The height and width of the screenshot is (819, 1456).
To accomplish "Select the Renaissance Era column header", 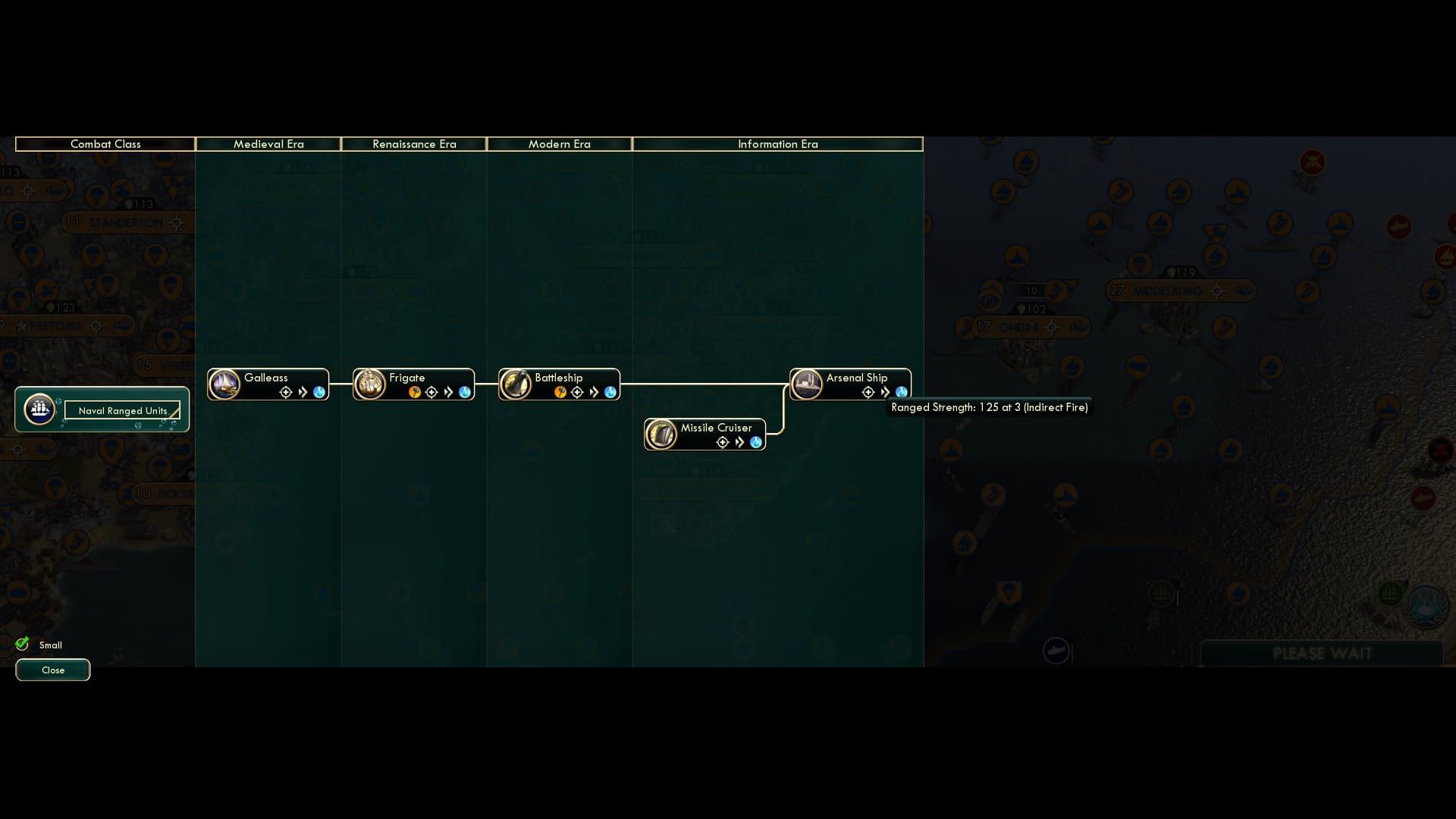I will [414, 144].
